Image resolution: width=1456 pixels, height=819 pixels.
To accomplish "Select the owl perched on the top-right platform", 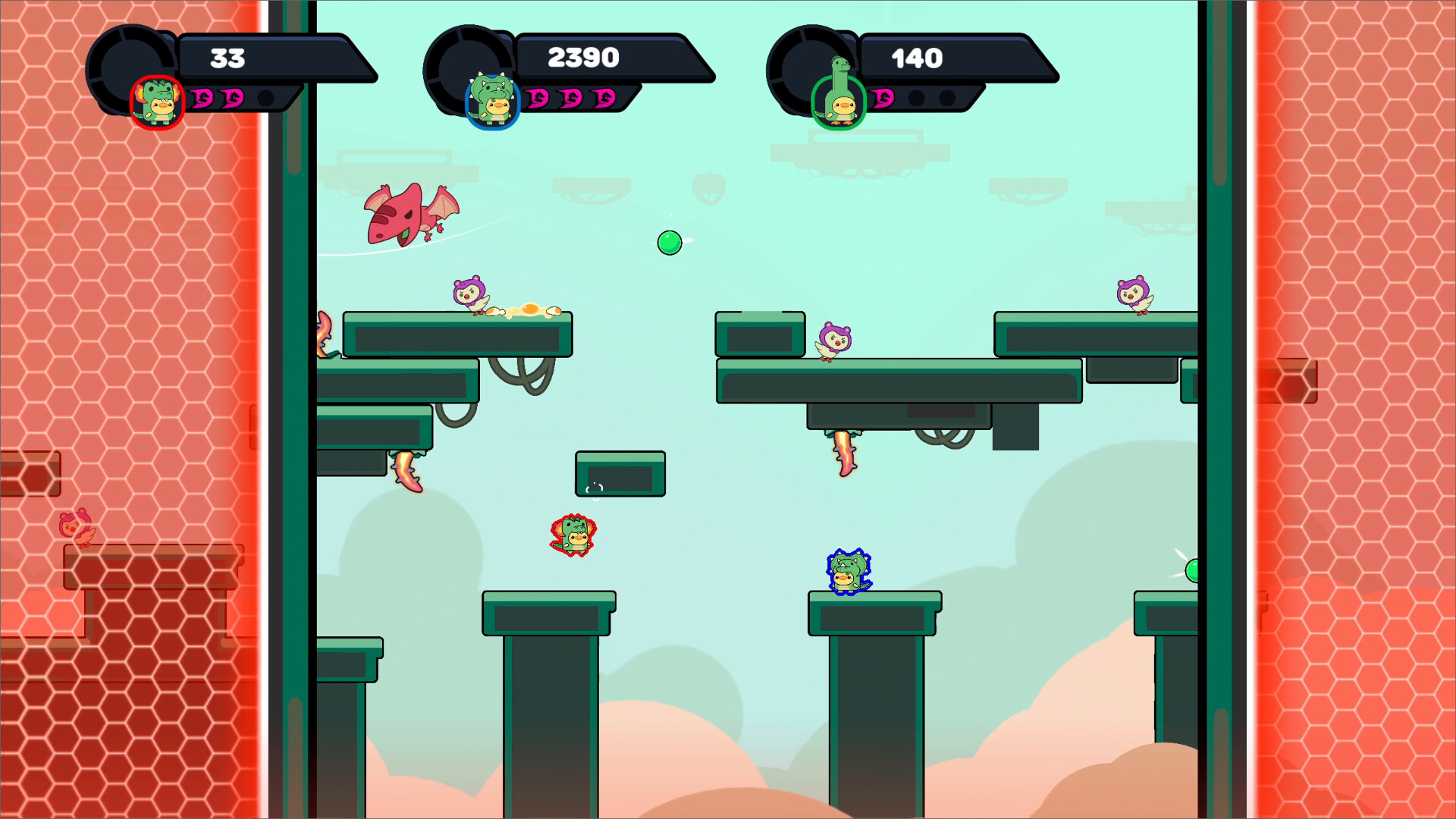I will (x=1134, y=292).
